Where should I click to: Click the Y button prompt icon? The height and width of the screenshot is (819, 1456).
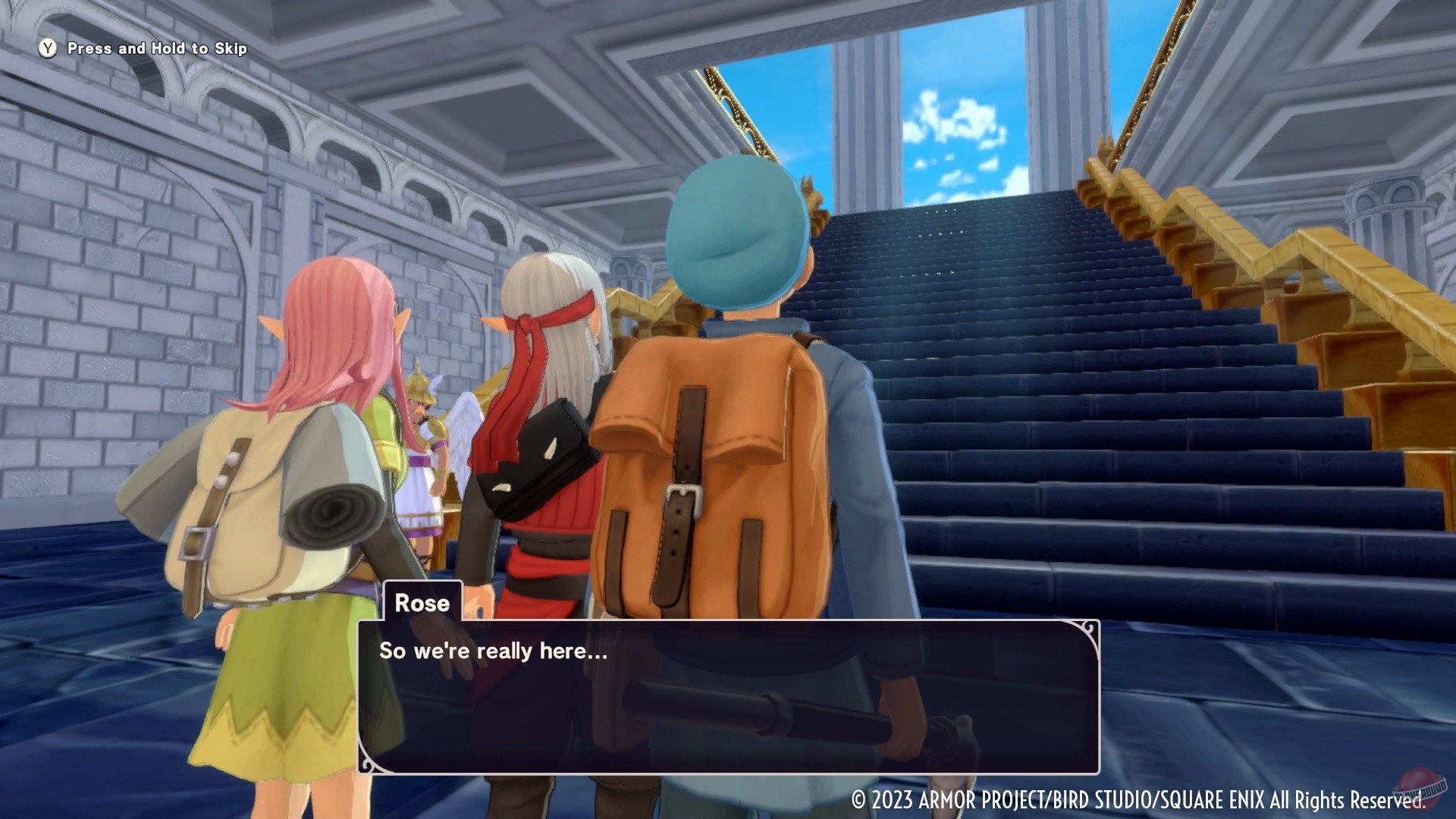(x=47, y=48)
